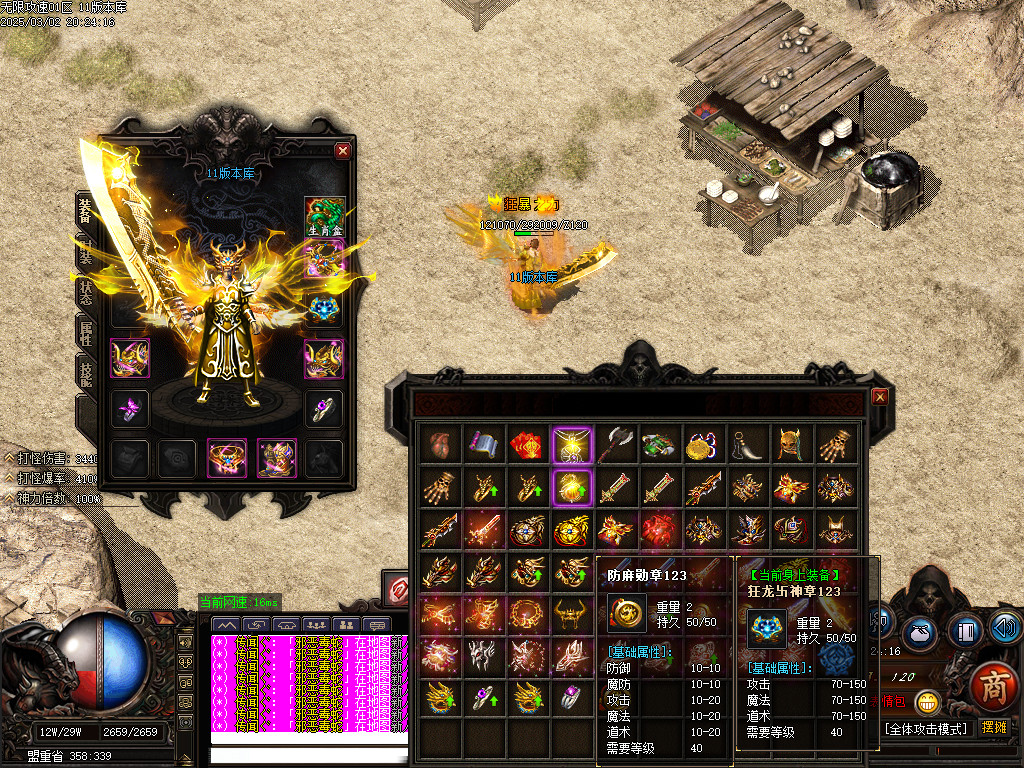The image size is (1024, 768).
Task: Choose the red envelope item in bag
Action: tap(525, 443)
